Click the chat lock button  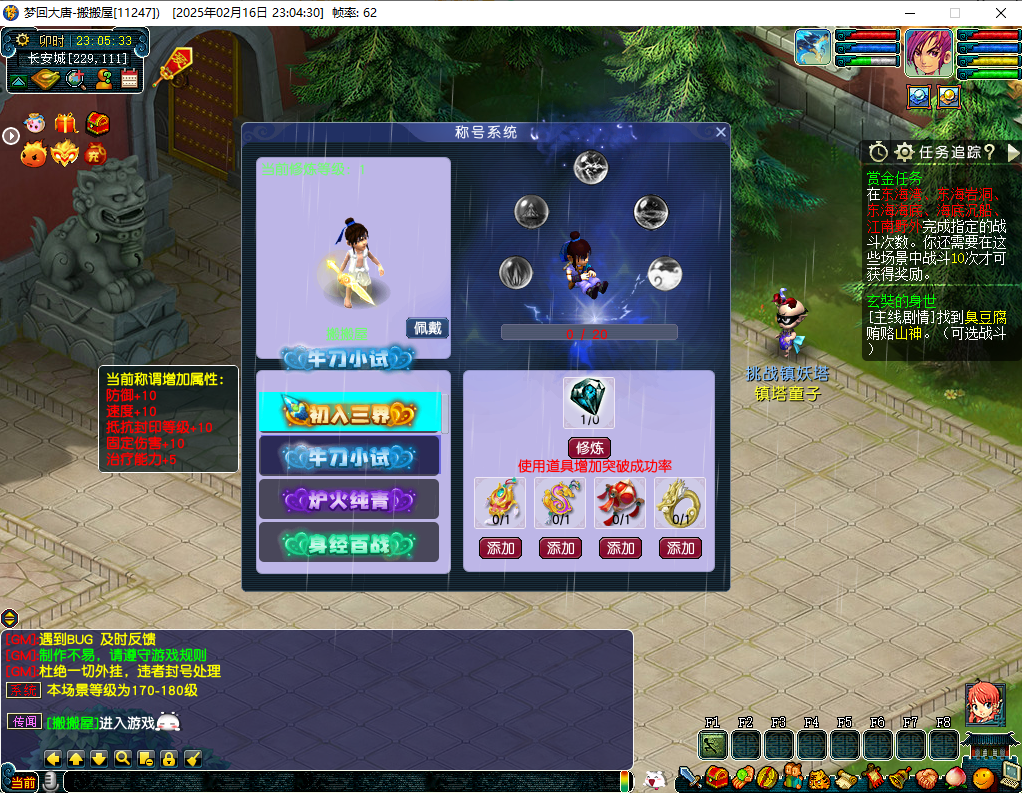pos(168,759)
